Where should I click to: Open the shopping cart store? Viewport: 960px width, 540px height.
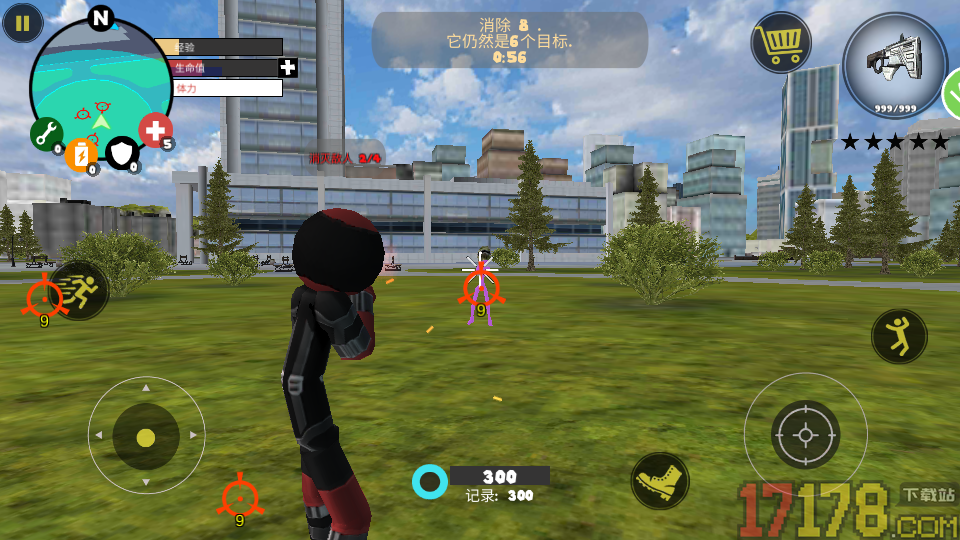pyautogui.click(x=781, y=42)
